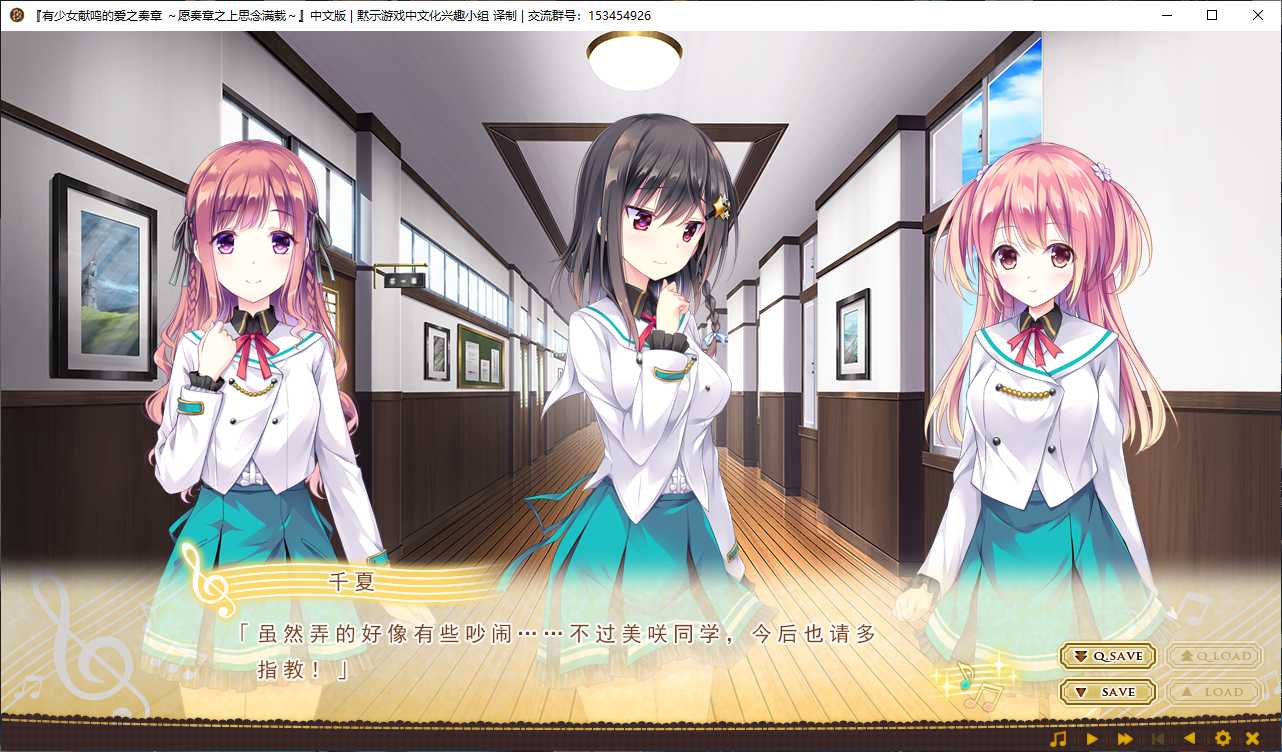
Task: Click the down arrow icon inside SAVE
Action: point(1082,691)
